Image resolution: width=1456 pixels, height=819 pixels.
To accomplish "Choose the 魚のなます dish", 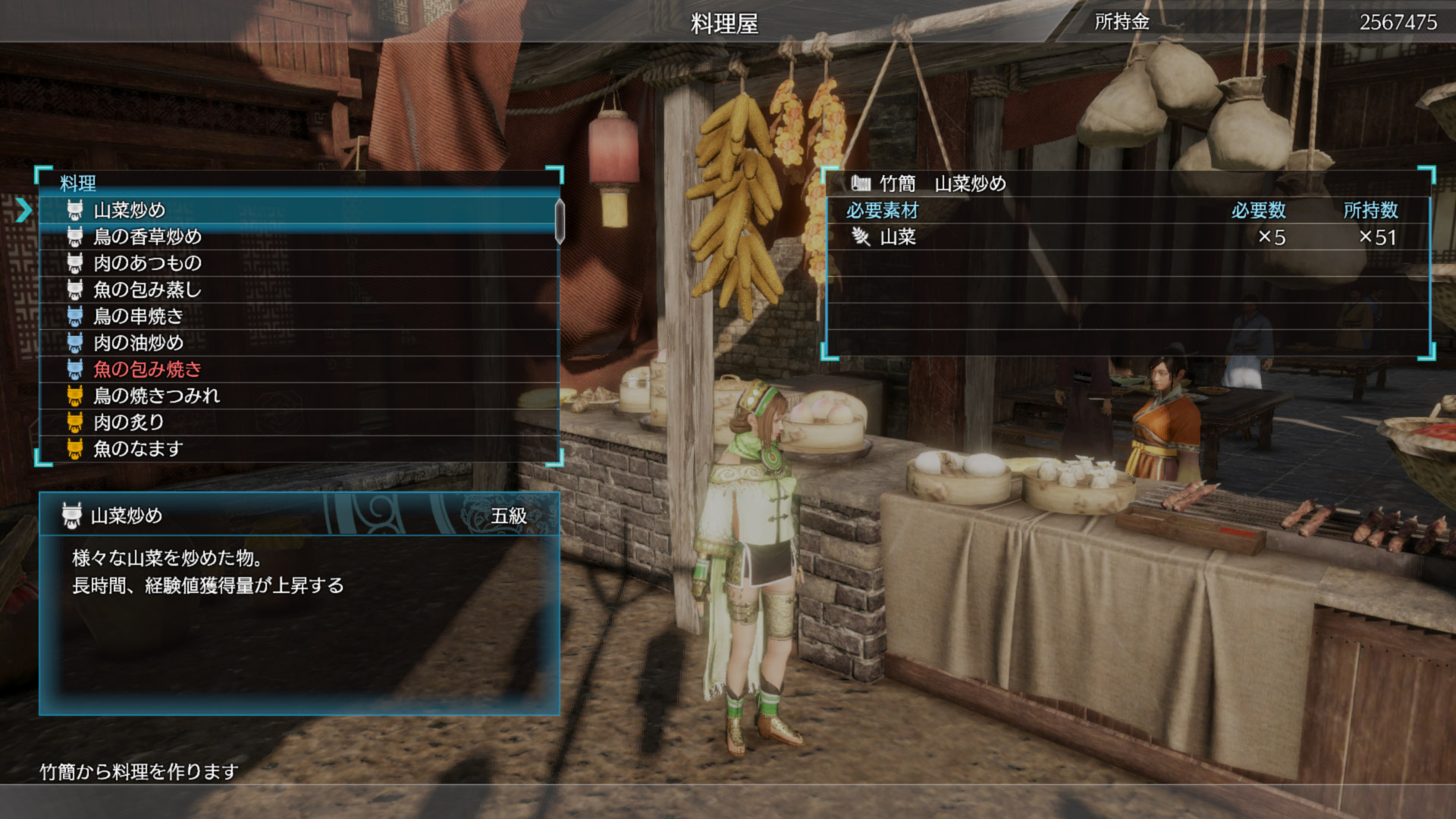I will coord(138,449).
